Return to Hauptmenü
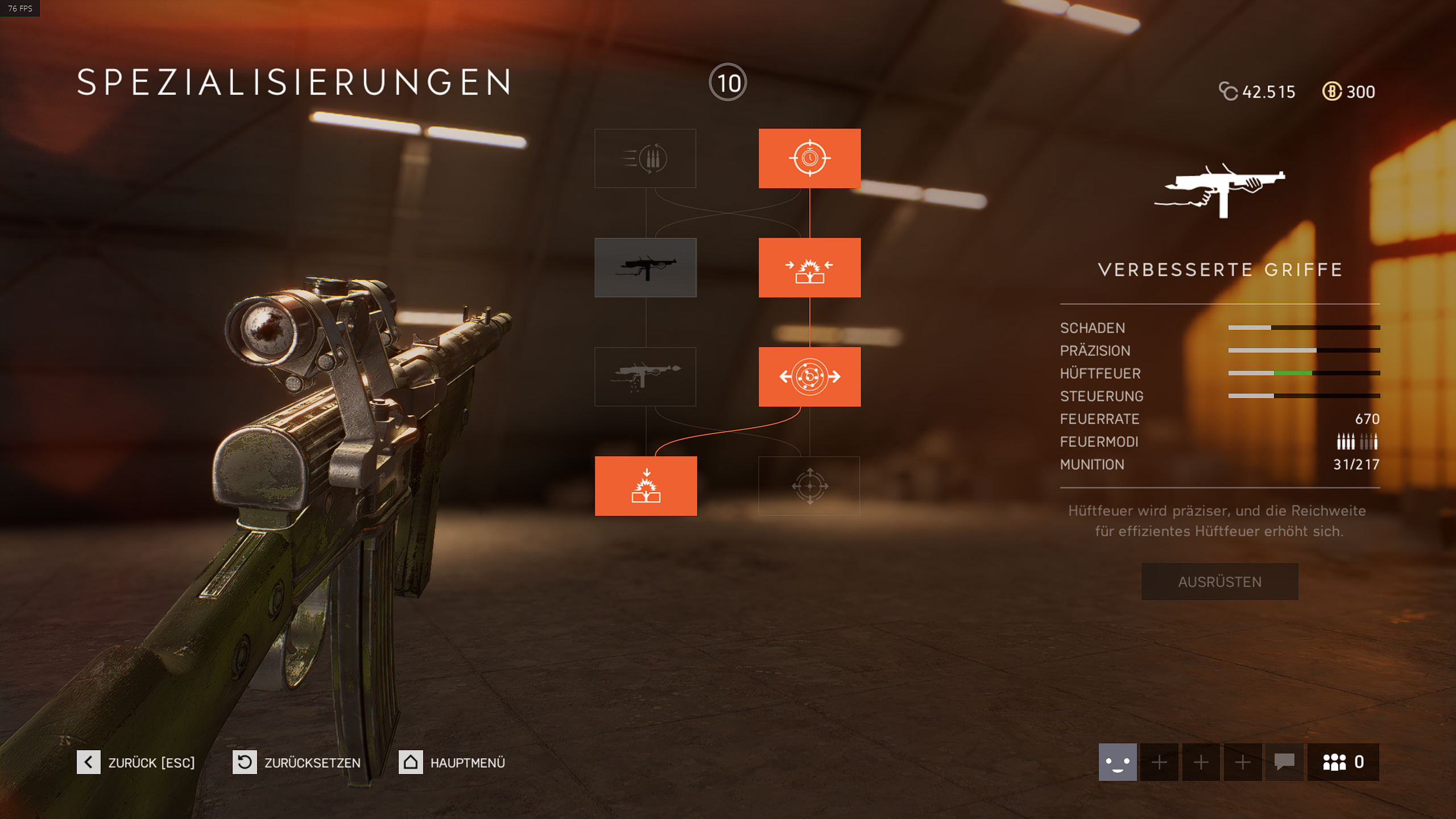 point(452,762)
